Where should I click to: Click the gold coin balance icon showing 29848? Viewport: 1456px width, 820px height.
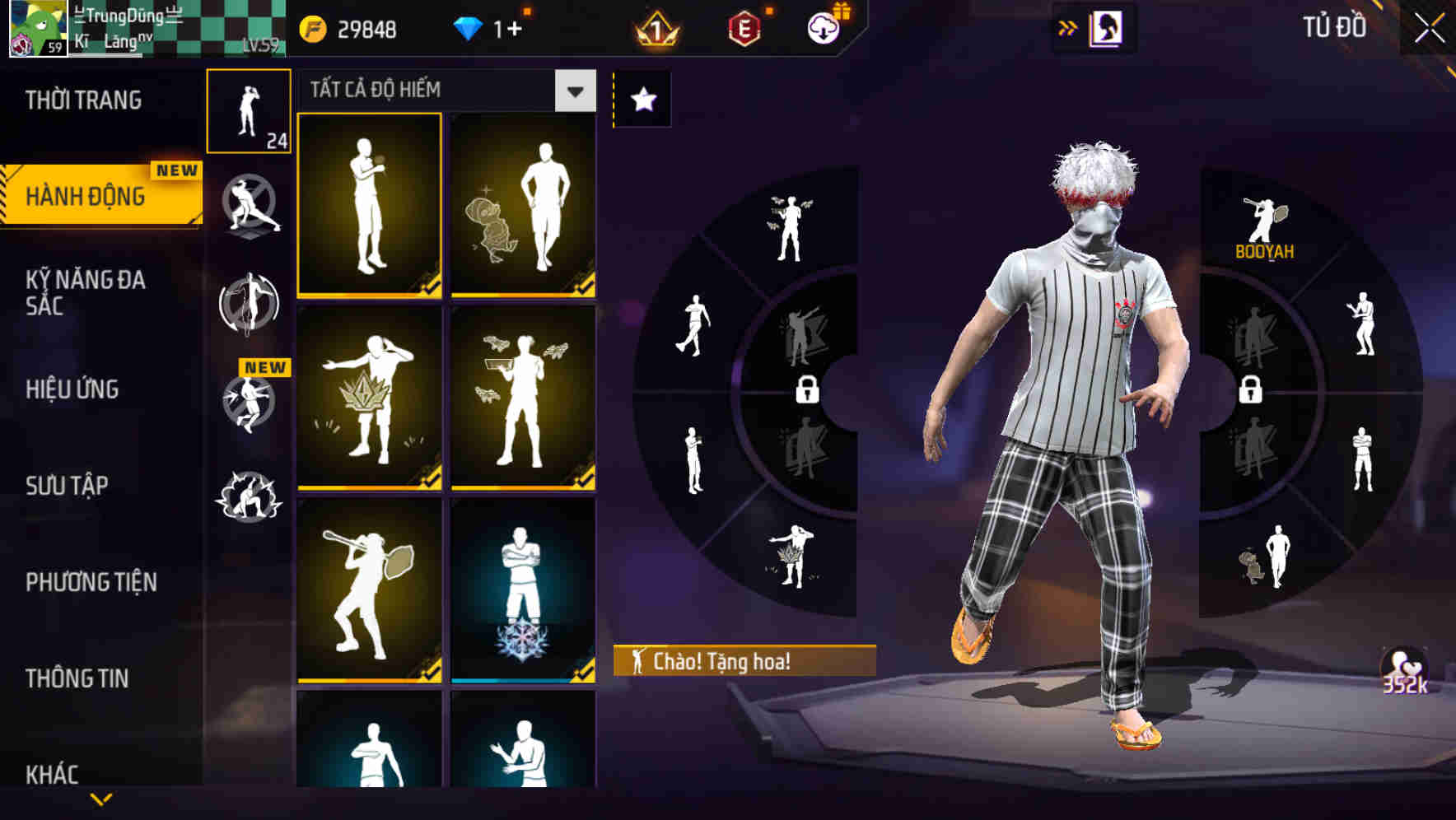point(313,30)
